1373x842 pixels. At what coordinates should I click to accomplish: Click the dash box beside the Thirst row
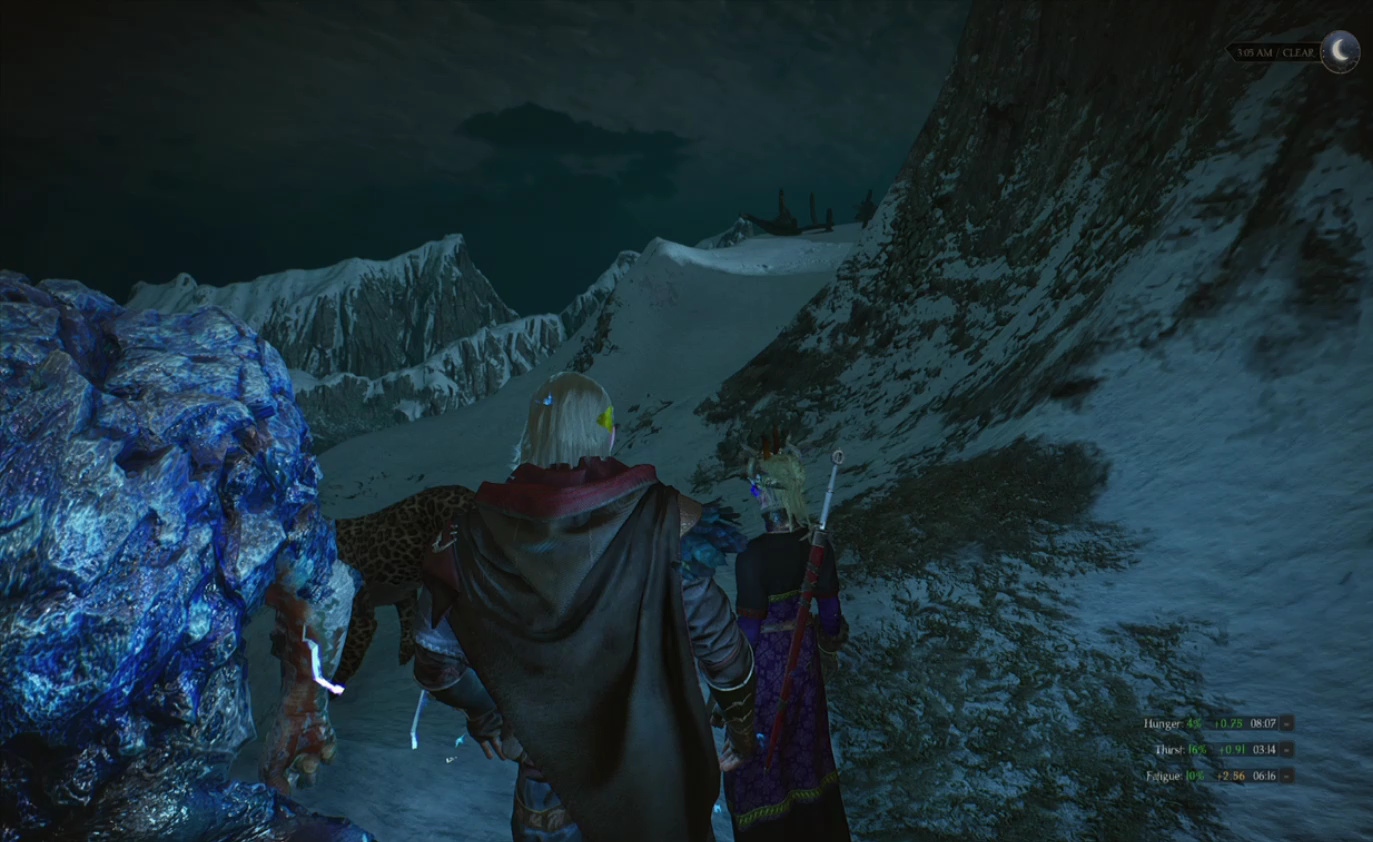click(x=1286, y=749)
